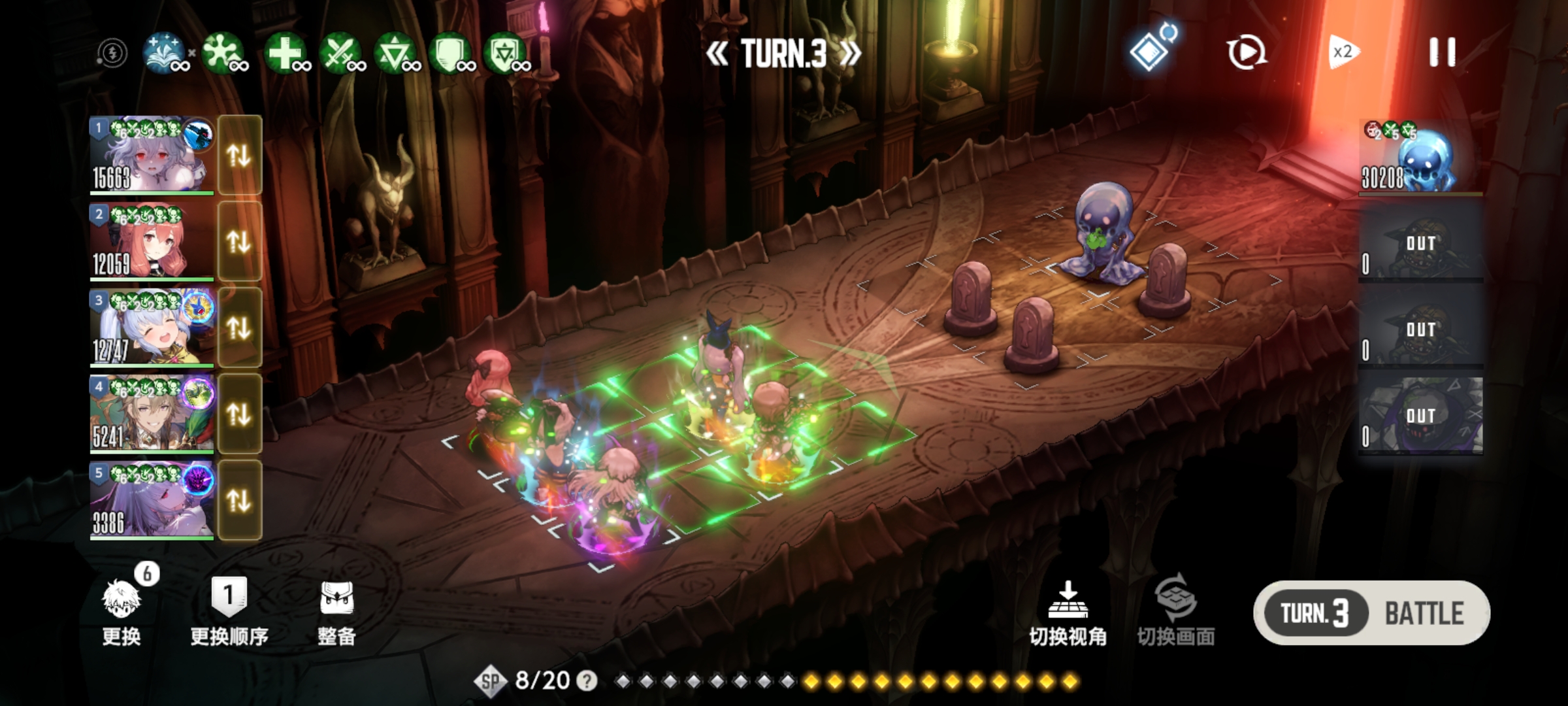Select the blue slime enemy portrait

pos(1421,157)
